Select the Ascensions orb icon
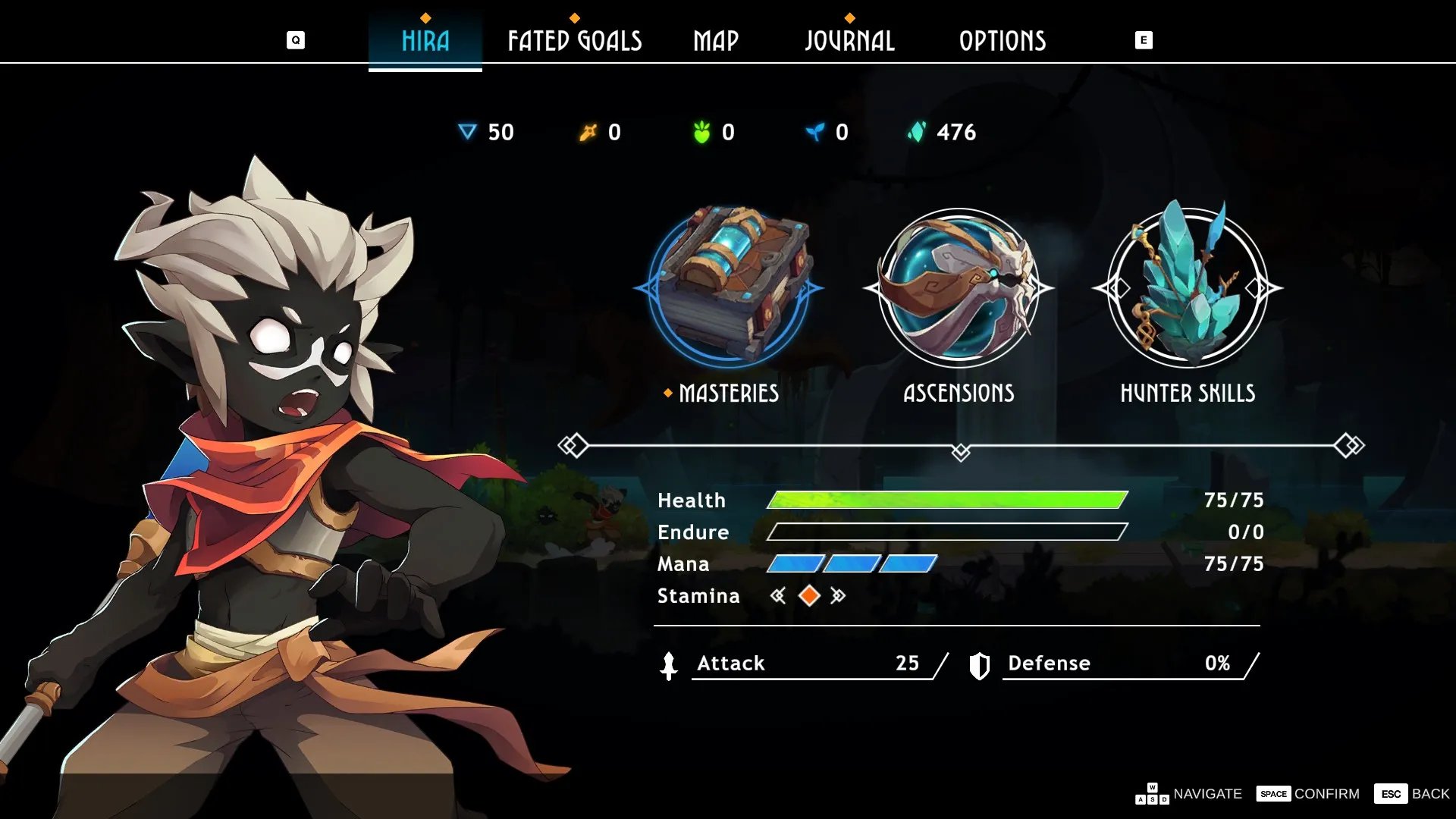Image resolution: width=1456 pixels, height=819 pixels. [x=959, y=287]
